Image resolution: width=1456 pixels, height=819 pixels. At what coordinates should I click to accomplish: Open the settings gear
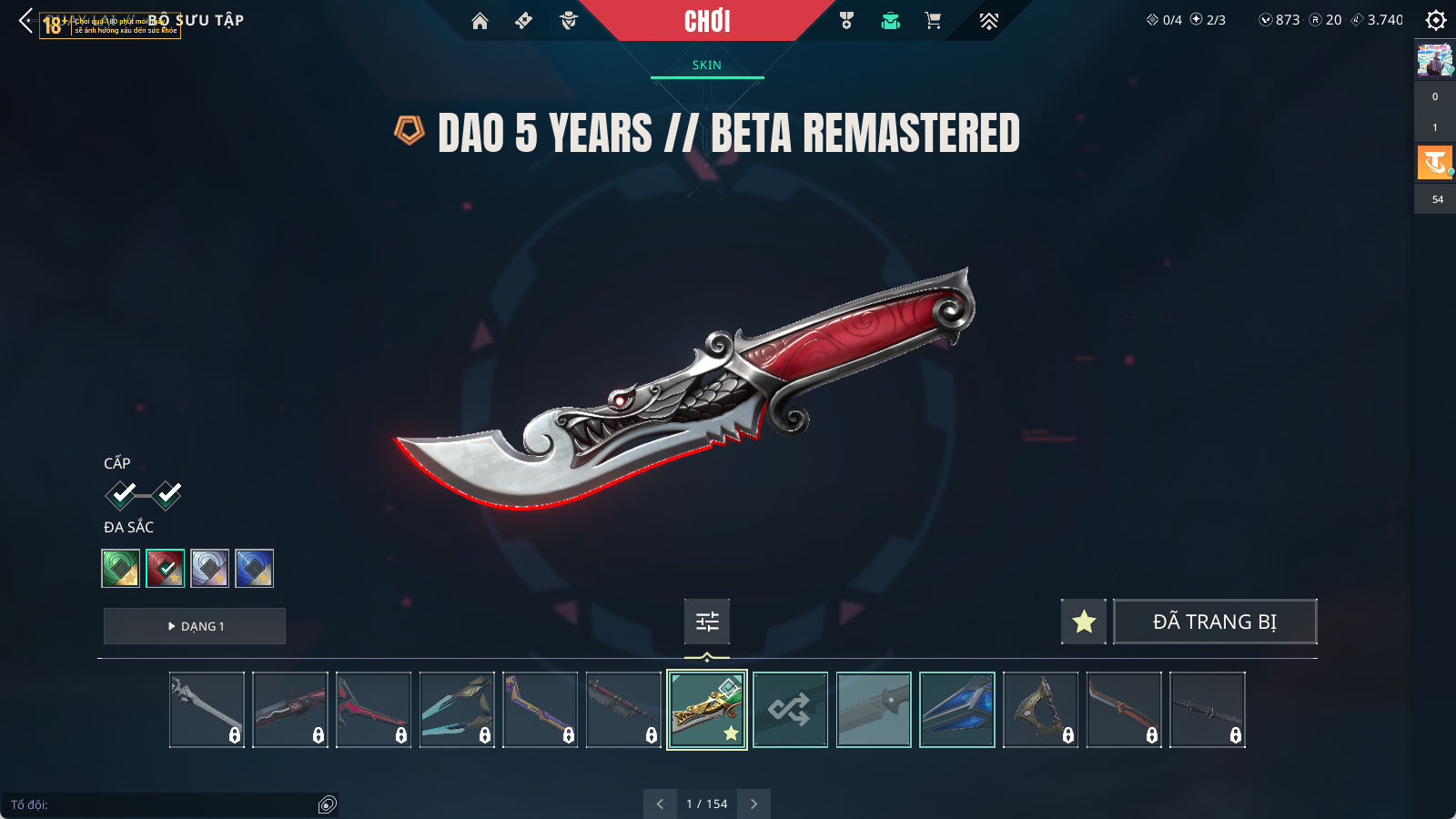(x=1436, y=20)
